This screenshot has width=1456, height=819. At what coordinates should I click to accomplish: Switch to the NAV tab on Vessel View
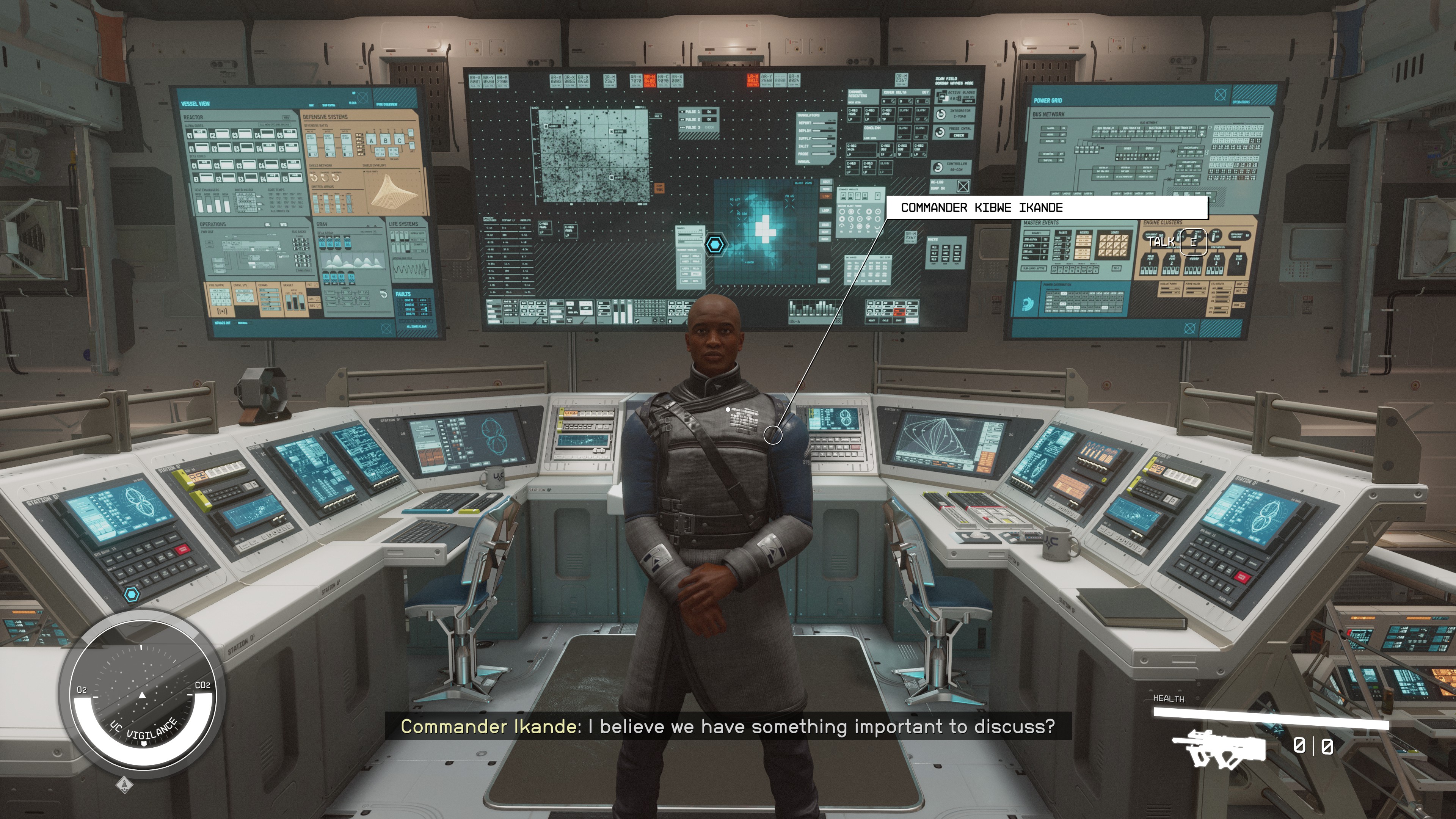tap(311, 105)
